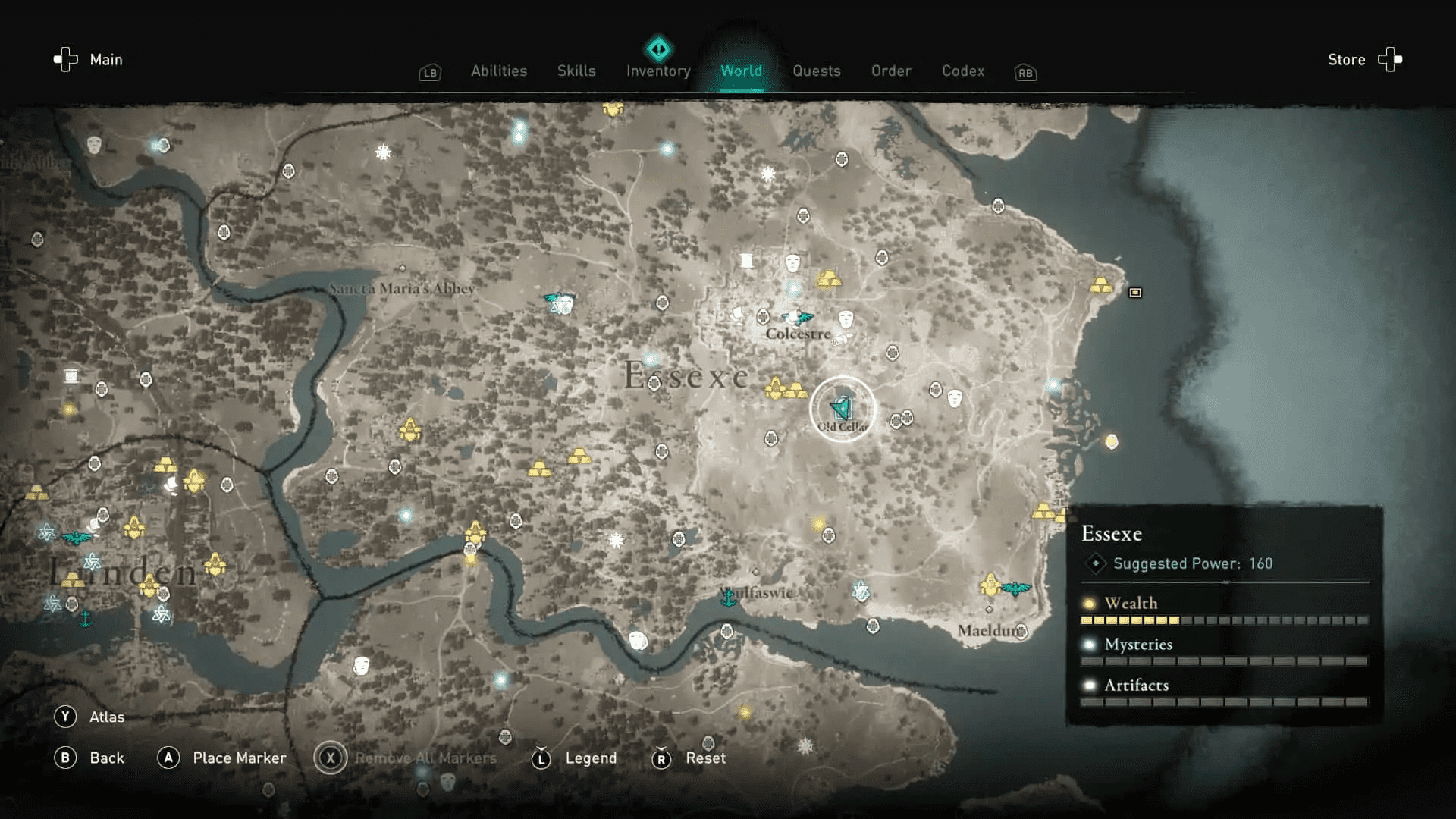This screenshot has width=1456, height=819.
Task: Open the Quests tab
Action: (817, 71)
